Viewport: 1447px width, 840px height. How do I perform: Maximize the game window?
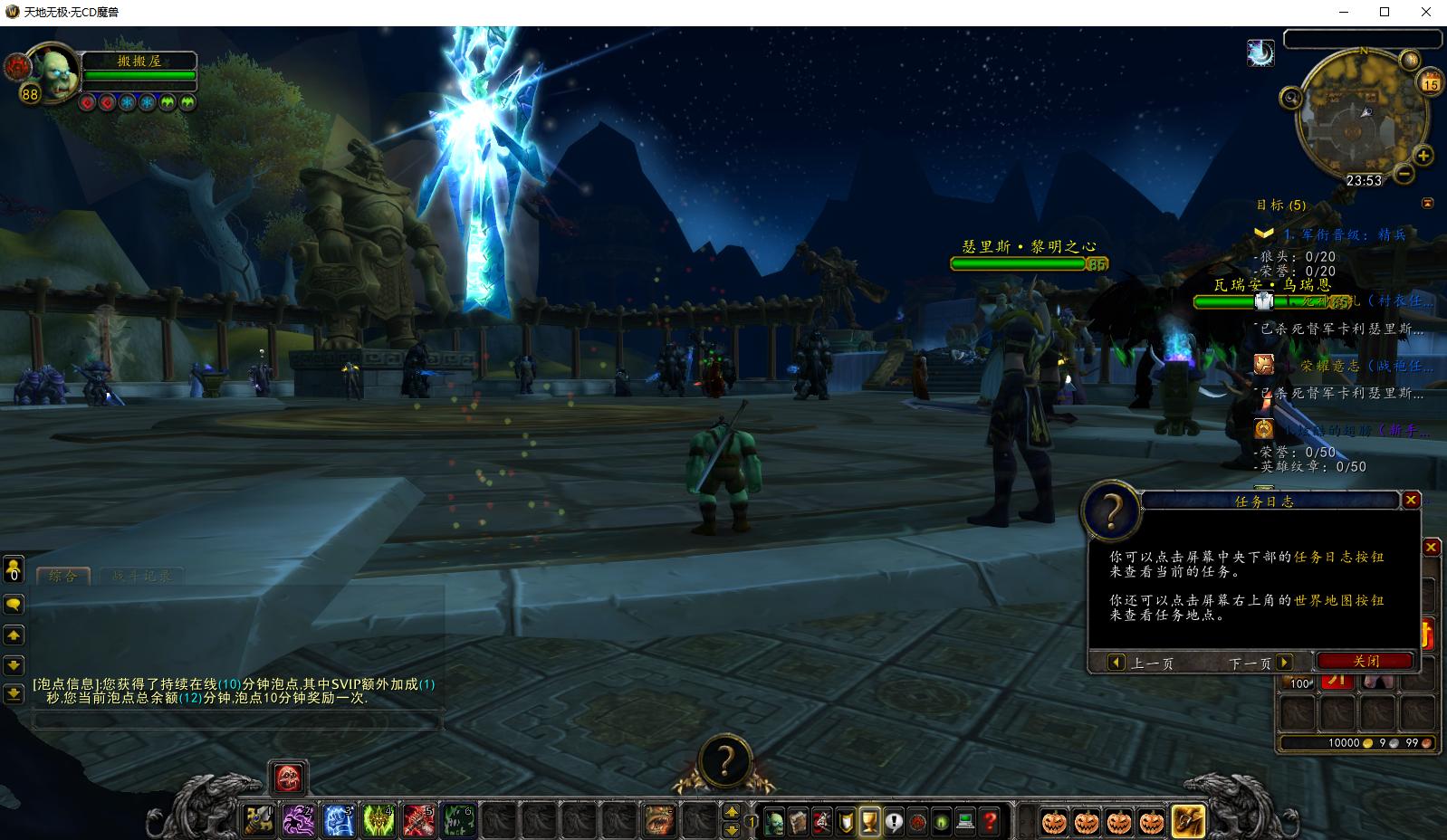1385,12
